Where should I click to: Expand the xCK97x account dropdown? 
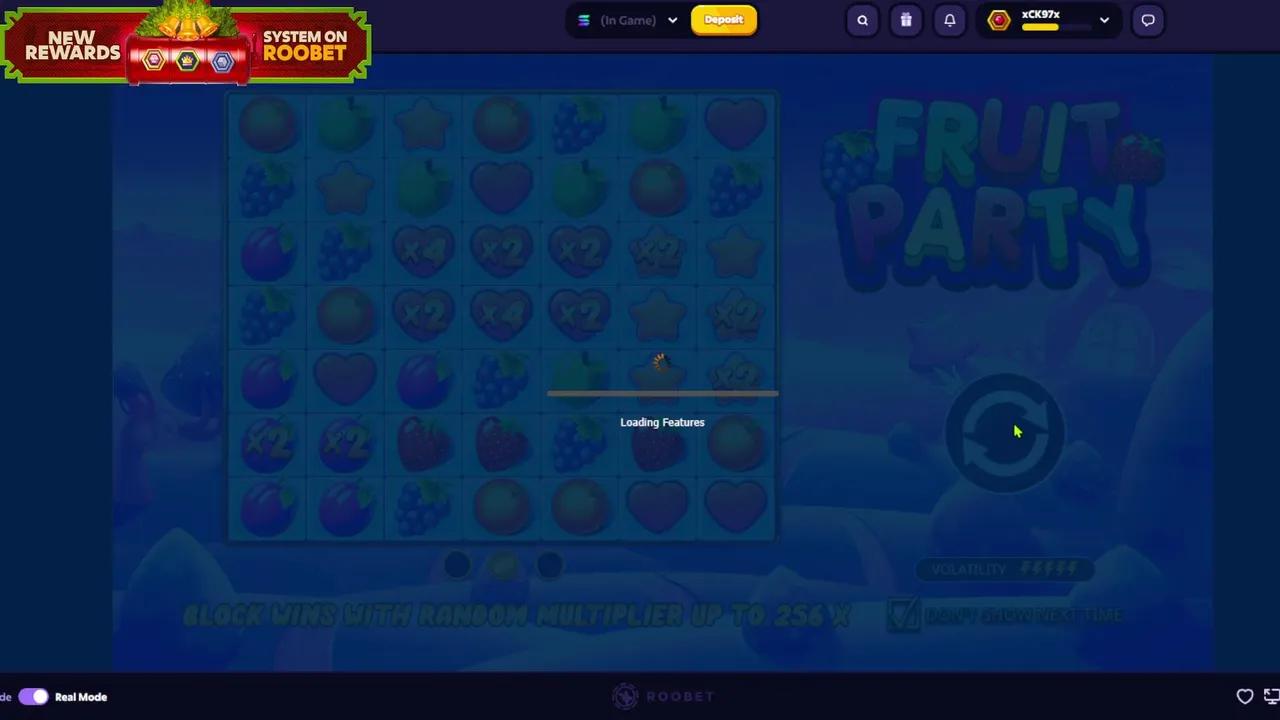pyautogui.click(x=1104, y=20)
